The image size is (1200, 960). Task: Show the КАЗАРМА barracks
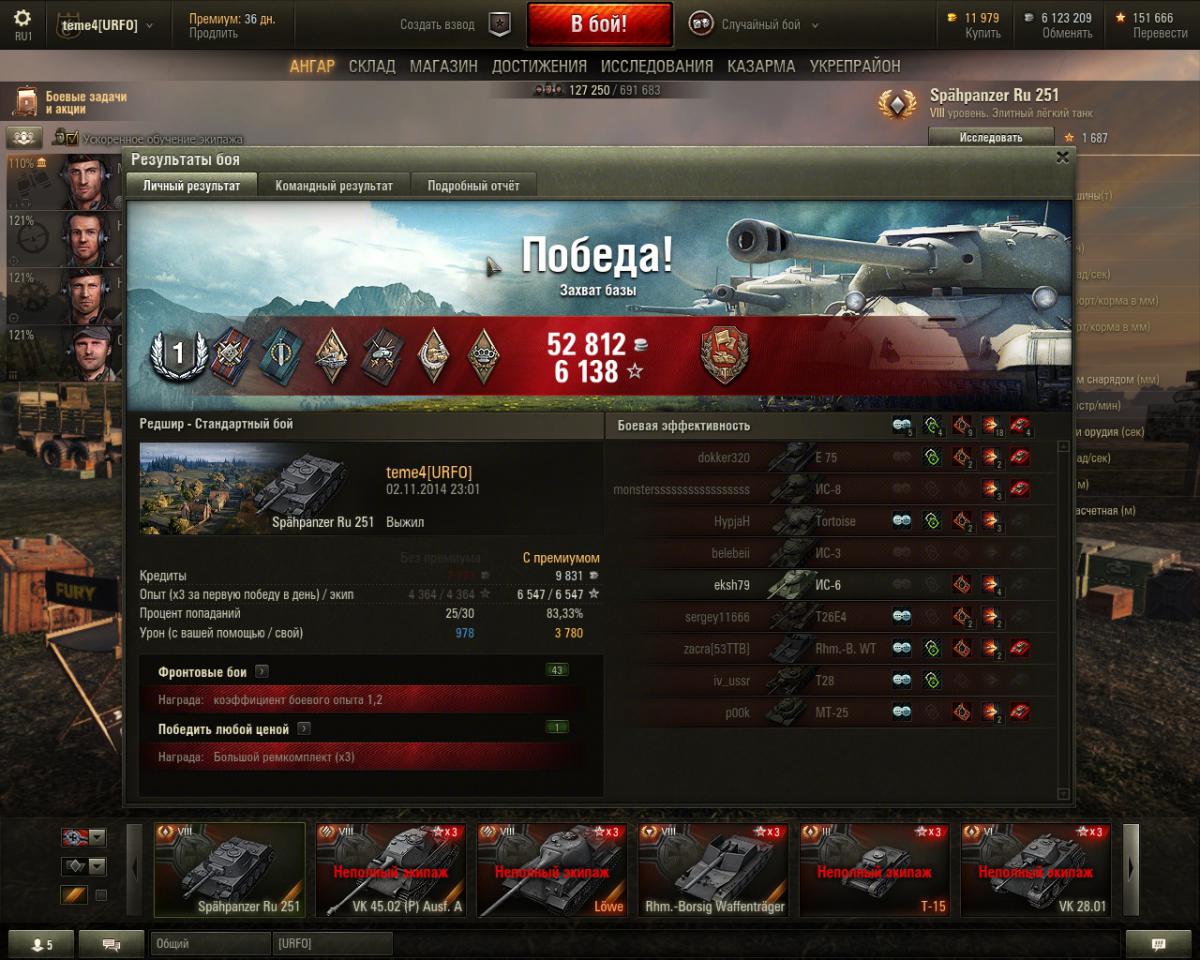761,66
